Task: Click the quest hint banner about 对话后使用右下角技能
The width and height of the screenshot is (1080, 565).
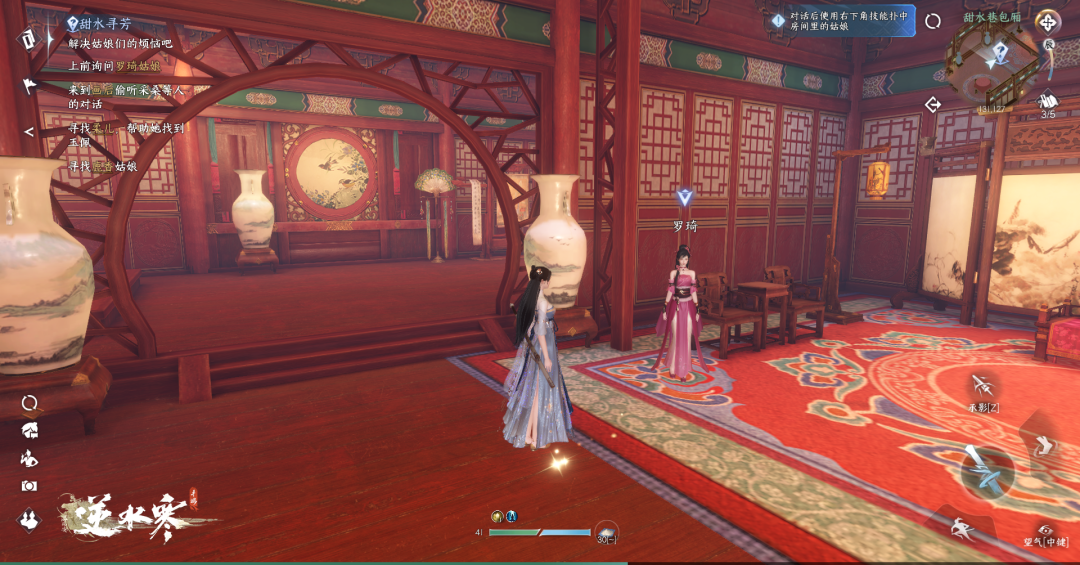Action: (x=842, y=21)
